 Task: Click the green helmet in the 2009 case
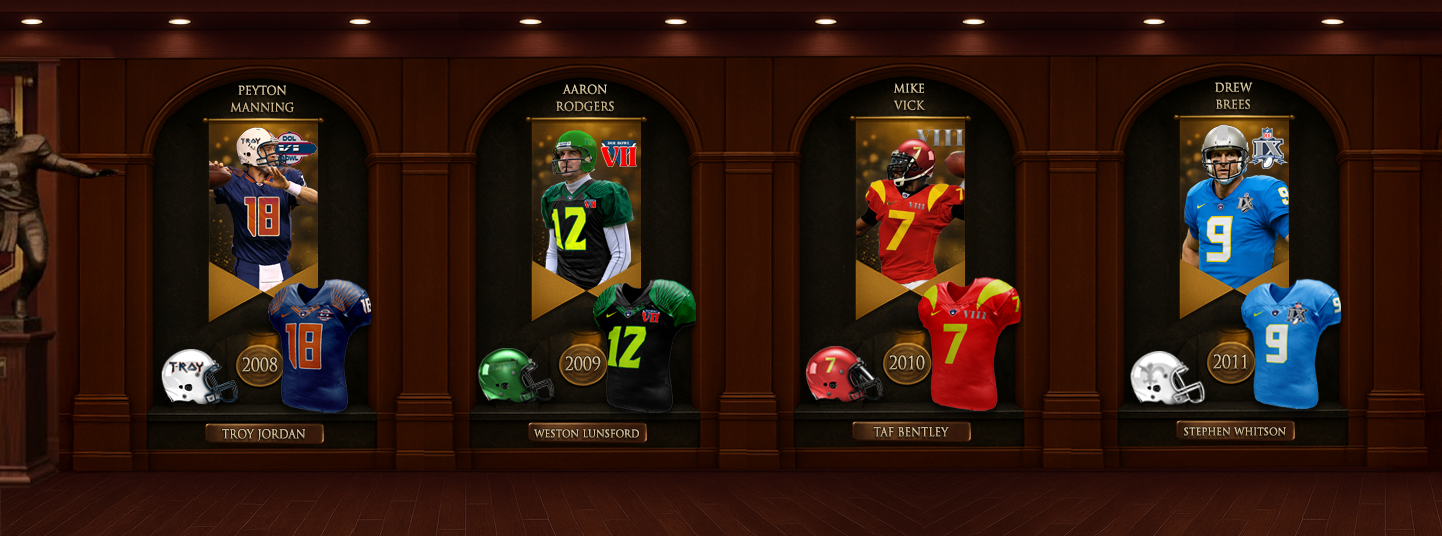tap(513, 376)
